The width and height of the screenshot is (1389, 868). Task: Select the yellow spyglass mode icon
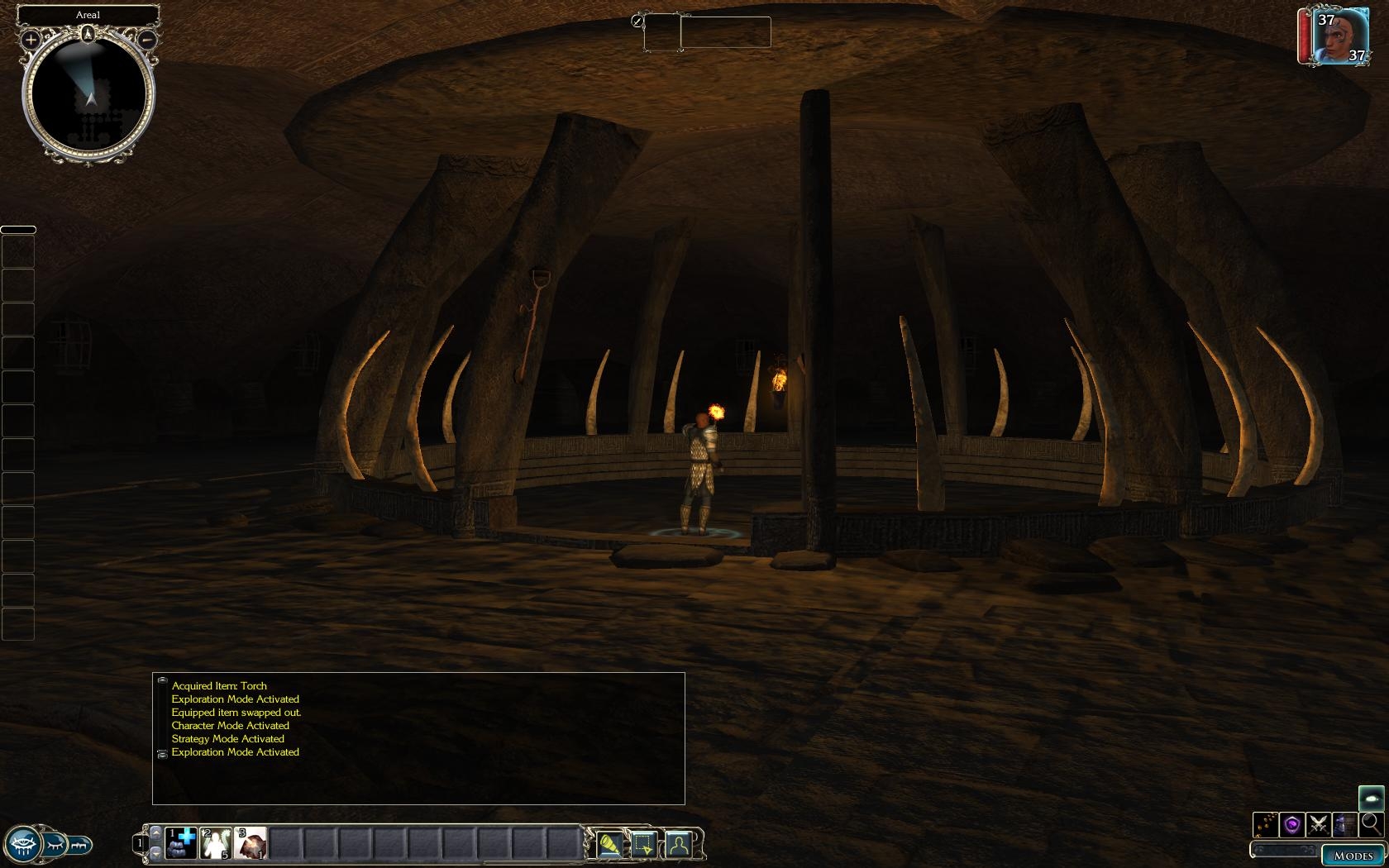click(x=609, y=844)
